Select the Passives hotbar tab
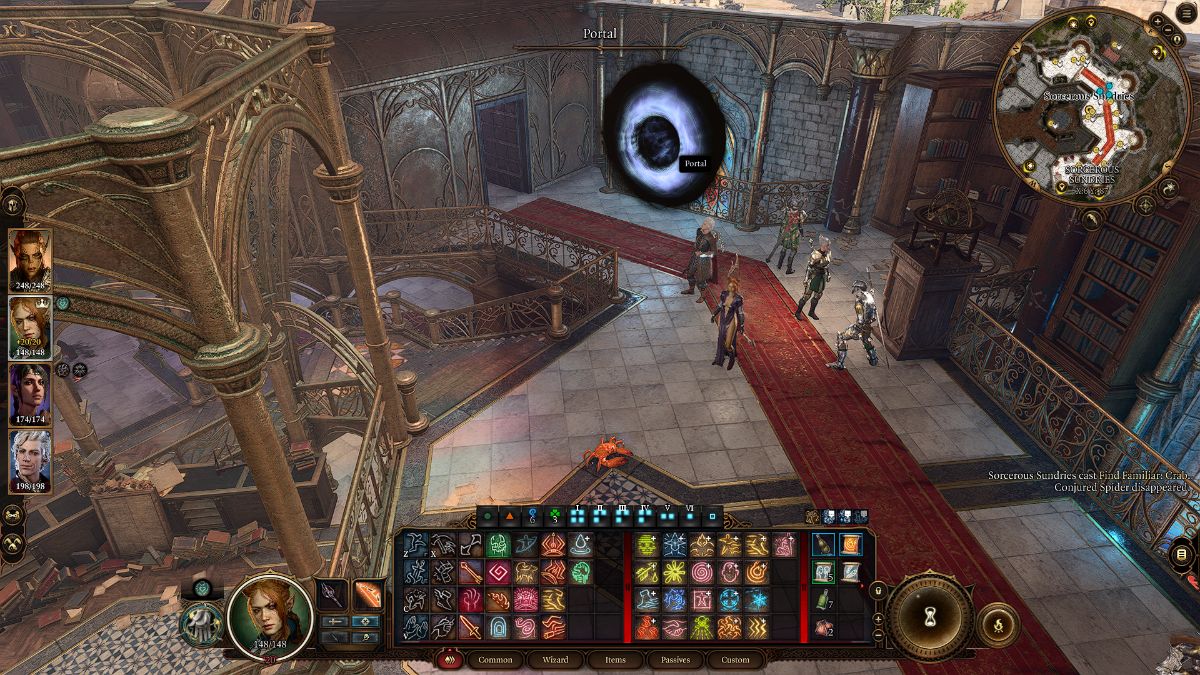The image size is (1200, 675). 675,660
